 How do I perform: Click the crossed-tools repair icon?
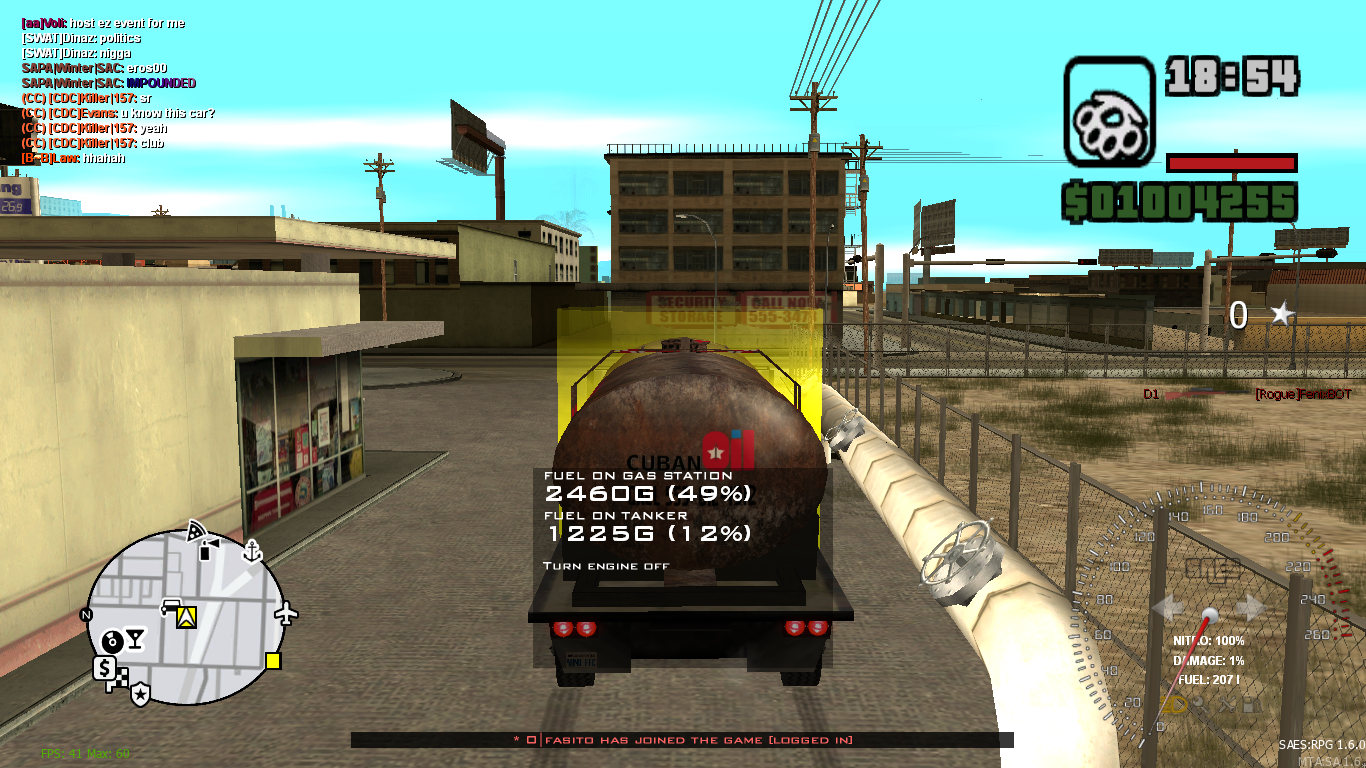click(1226, 704)
